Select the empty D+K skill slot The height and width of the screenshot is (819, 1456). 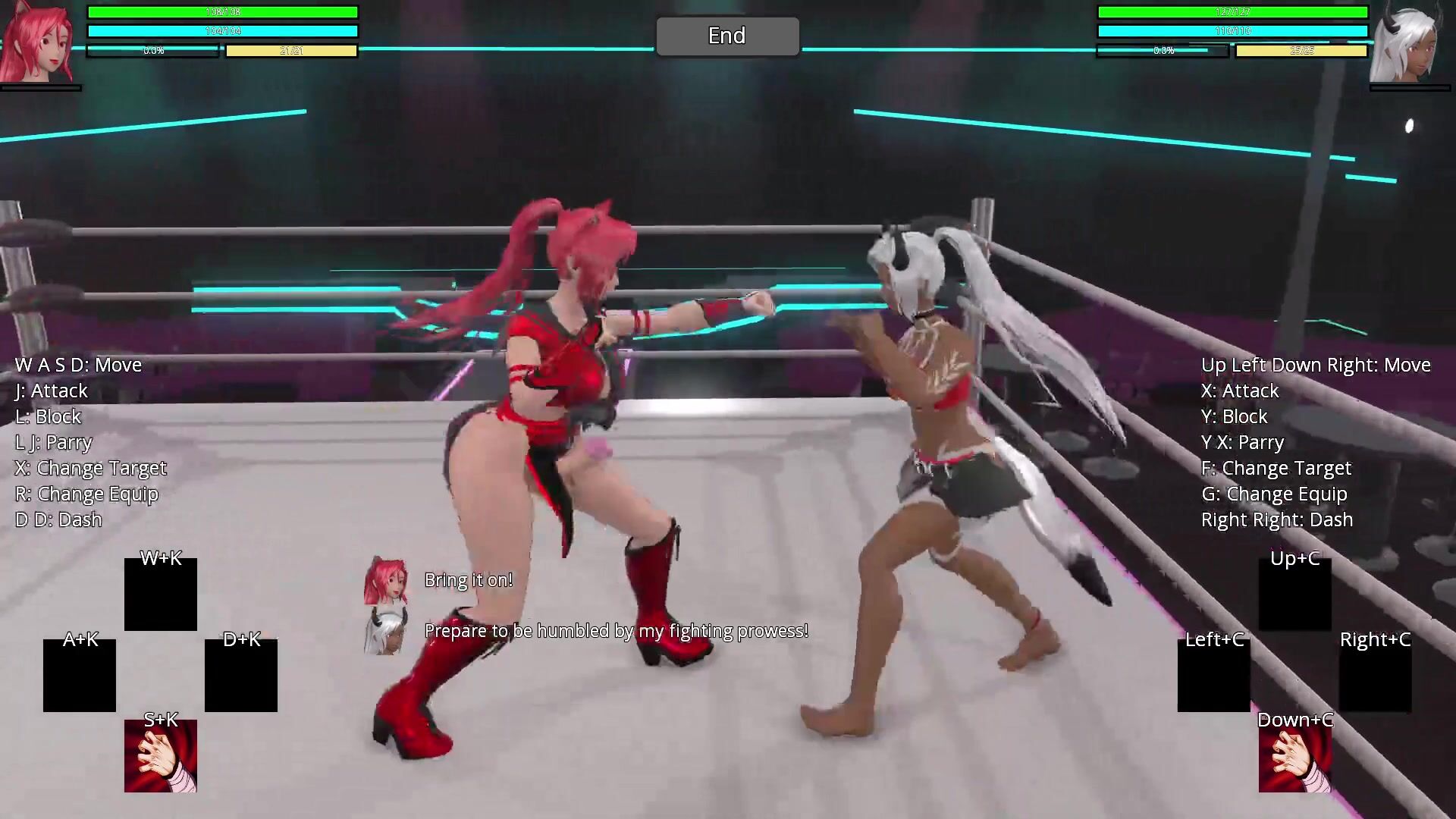pyautogui.click(x=241, y=676)
